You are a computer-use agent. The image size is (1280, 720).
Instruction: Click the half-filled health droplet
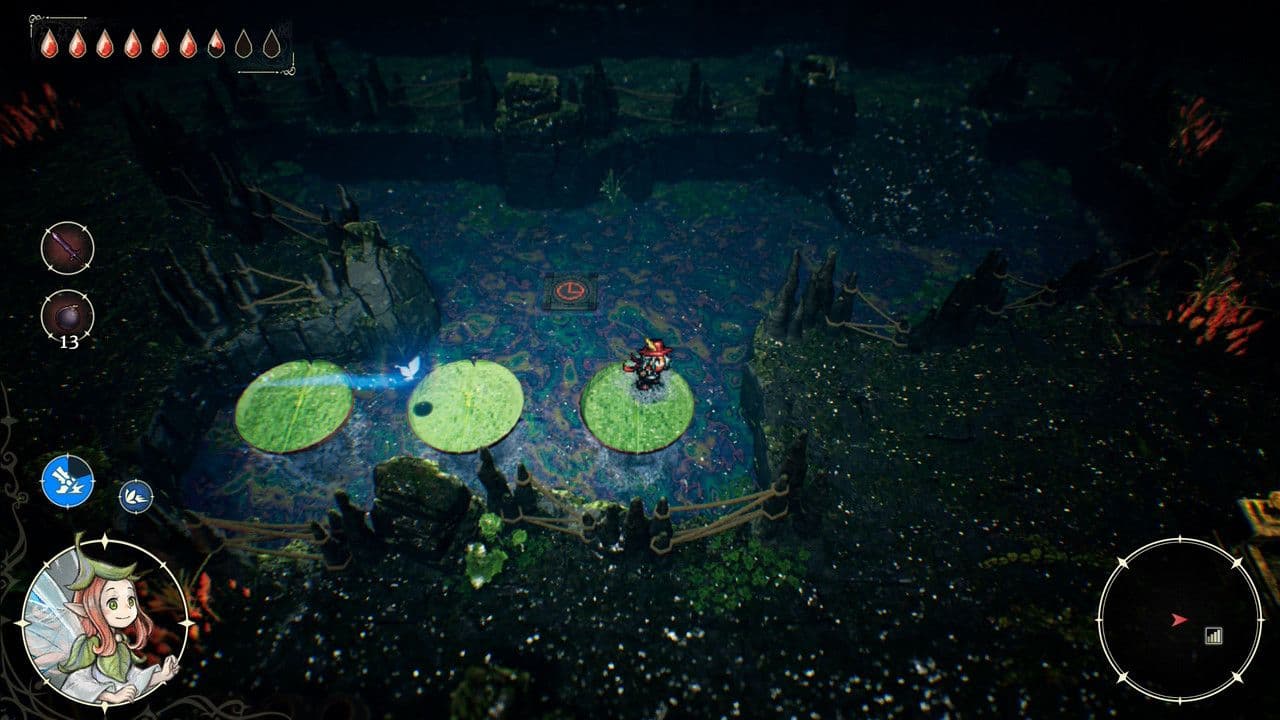216,43
